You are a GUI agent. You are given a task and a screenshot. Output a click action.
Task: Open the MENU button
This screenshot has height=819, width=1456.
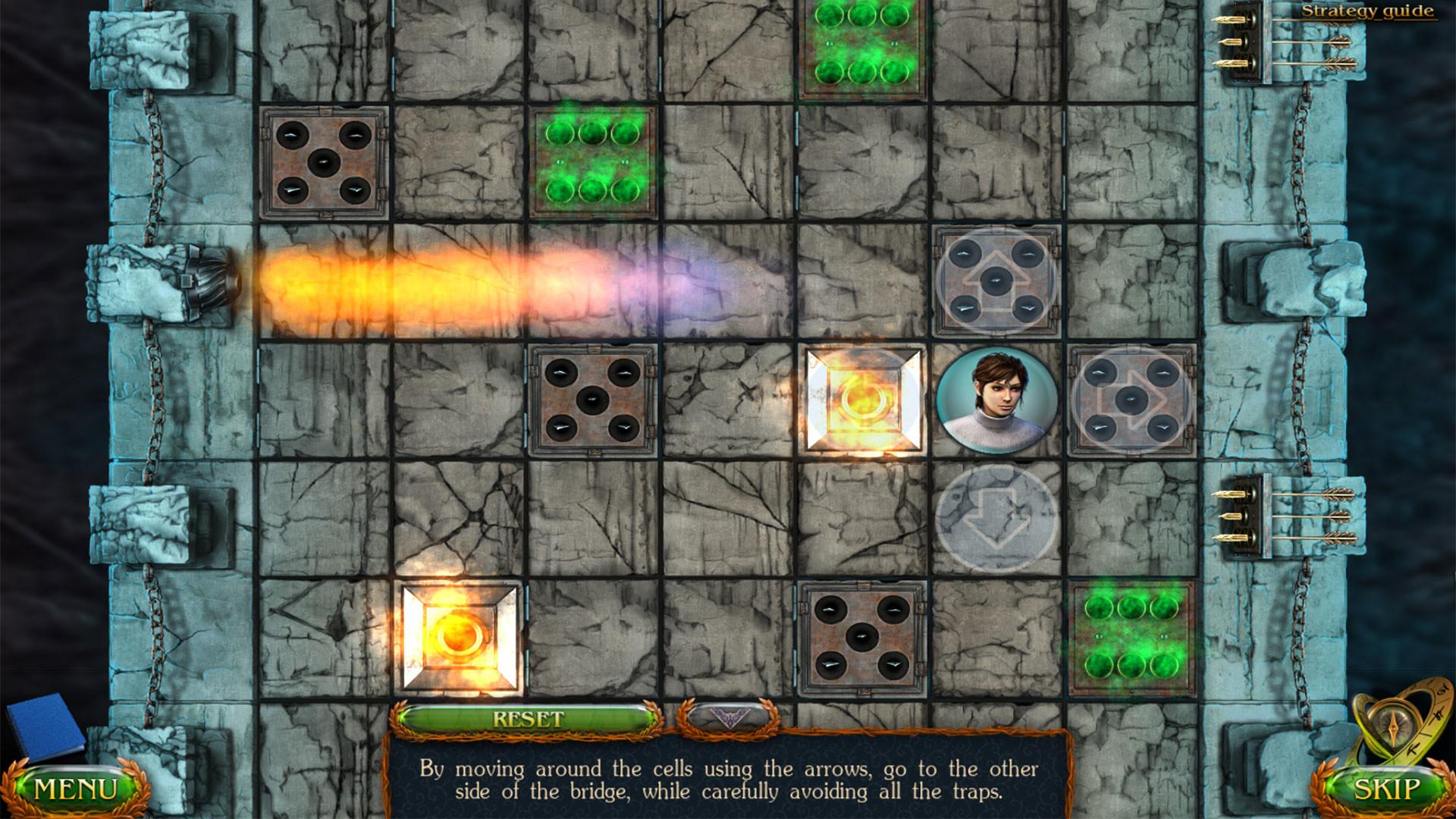pyautogui.click(x=76, y=789)
